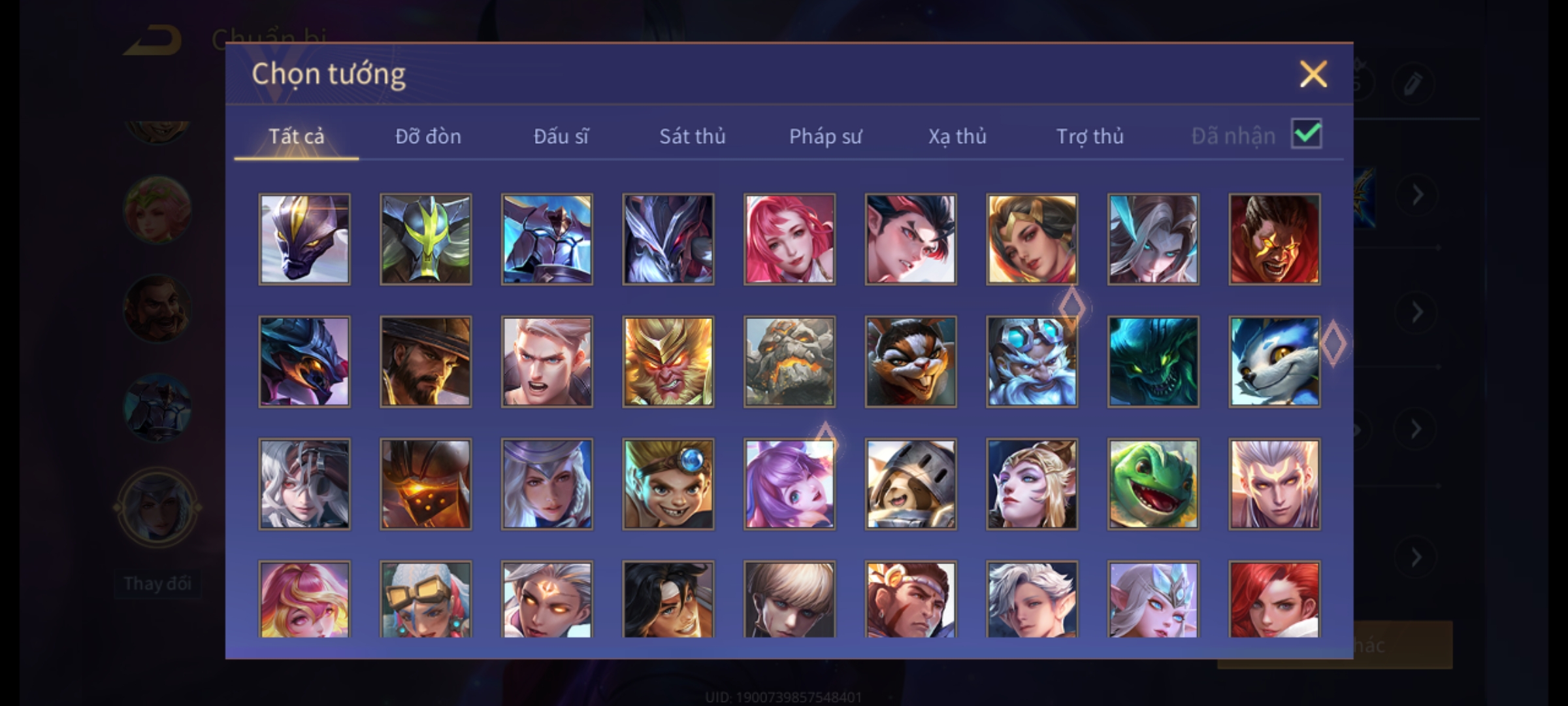This screenshot has width=1568, height=706.
Task: Choose the green frog hero portrait
Action: click(1153, 484)
